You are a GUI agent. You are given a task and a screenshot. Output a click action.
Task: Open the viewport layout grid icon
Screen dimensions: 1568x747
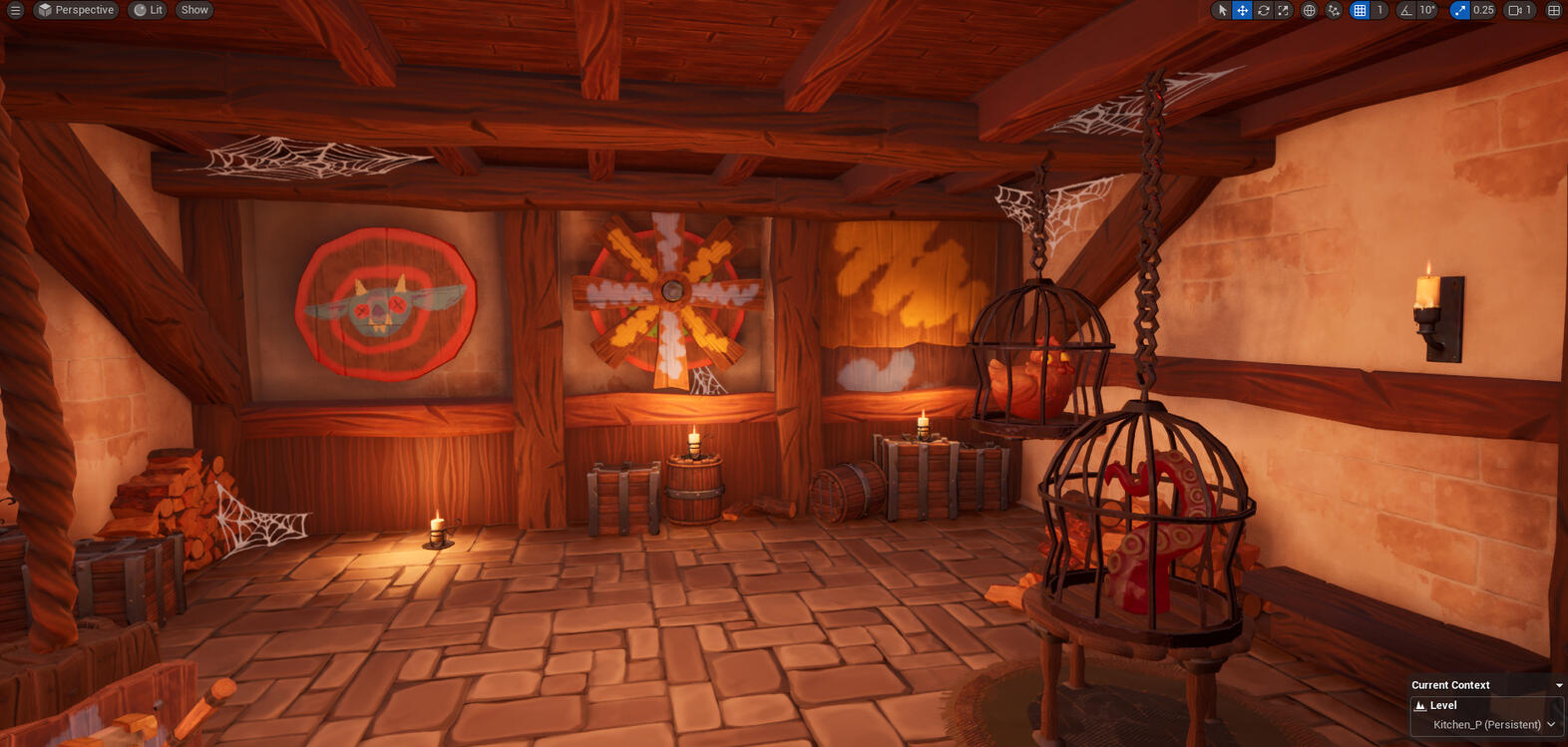(x=1553, y=10)
